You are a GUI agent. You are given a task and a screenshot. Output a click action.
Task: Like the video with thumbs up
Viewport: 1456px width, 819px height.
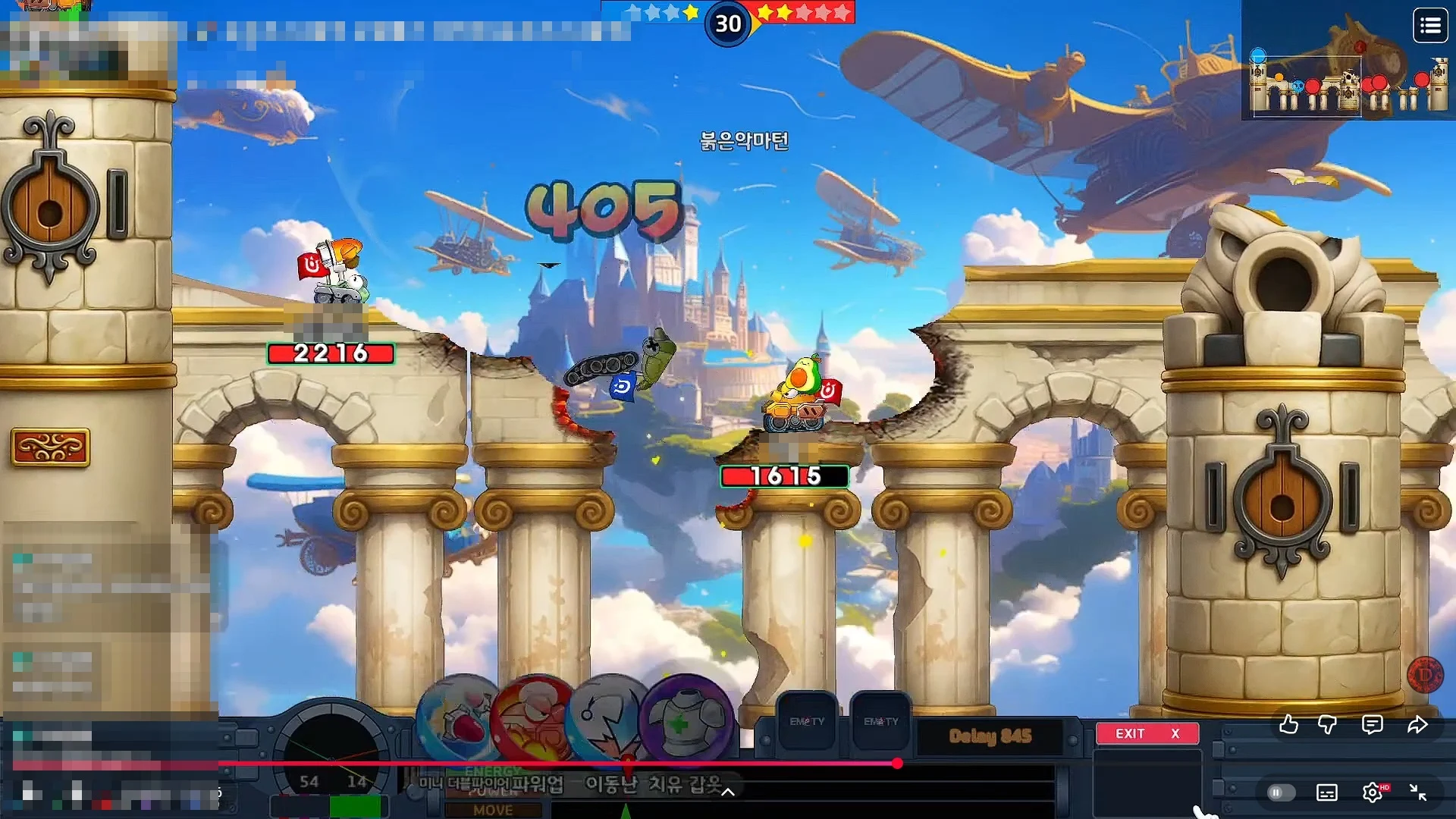(x=1288, y=725)
